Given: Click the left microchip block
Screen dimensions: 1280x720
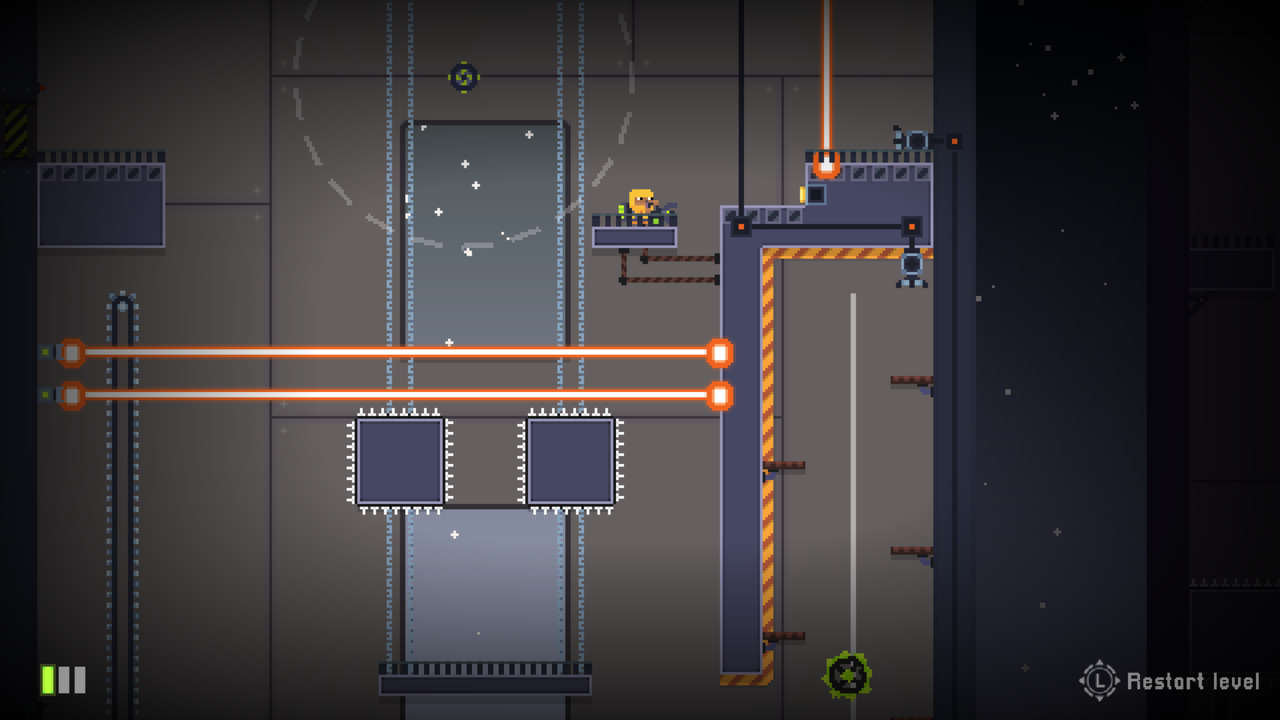Looking at the screenshot, I should 402,462.
